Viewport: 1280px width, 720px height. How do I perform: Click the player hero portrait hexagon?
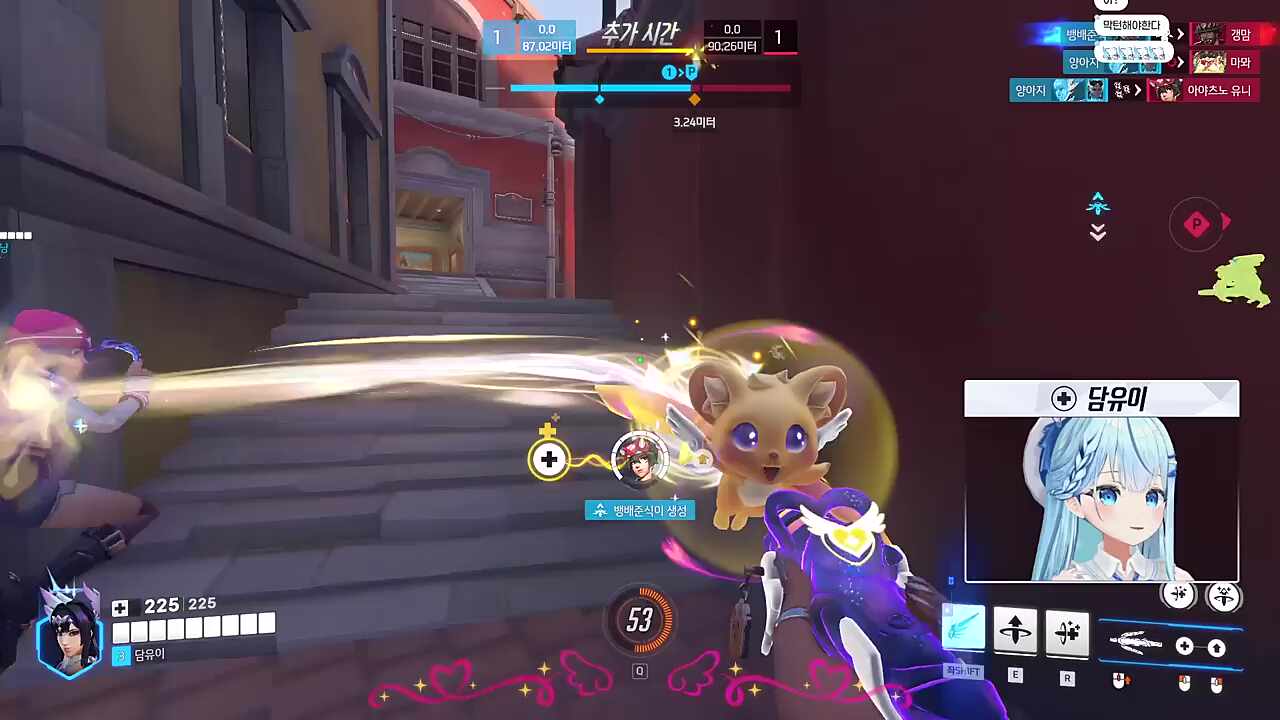[x=69, y=629]
